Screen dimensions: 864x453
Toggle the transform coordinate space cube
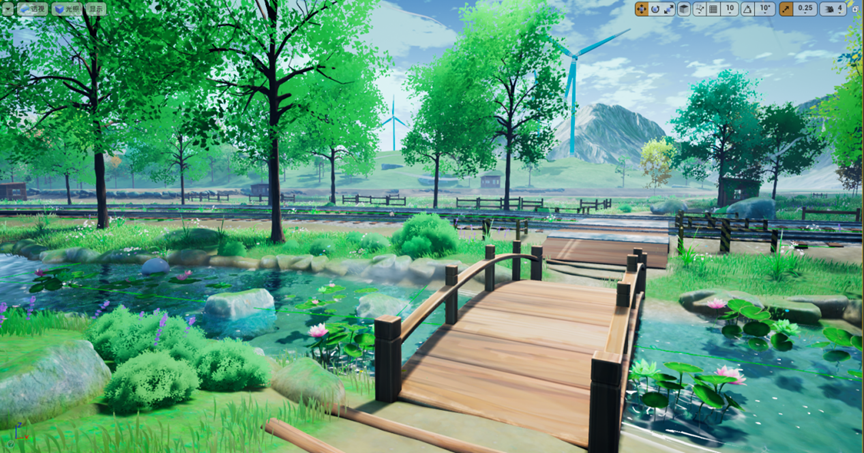click(684, 9)
